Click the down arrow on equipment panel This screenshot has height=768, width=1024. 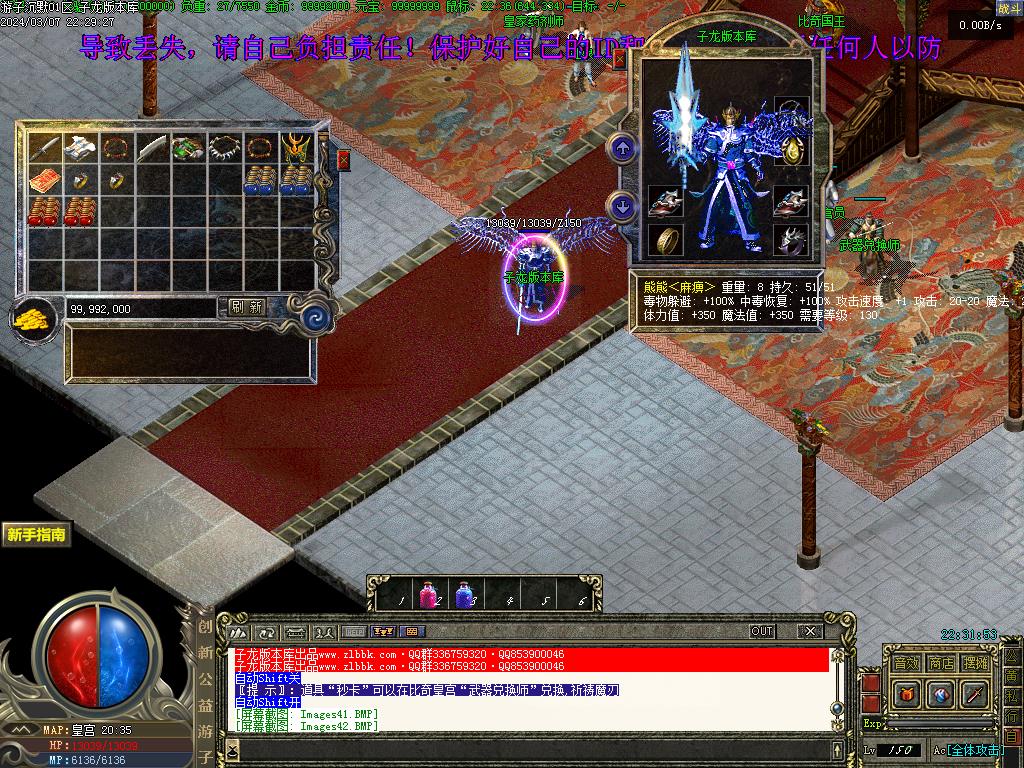(x=623, y=207)
